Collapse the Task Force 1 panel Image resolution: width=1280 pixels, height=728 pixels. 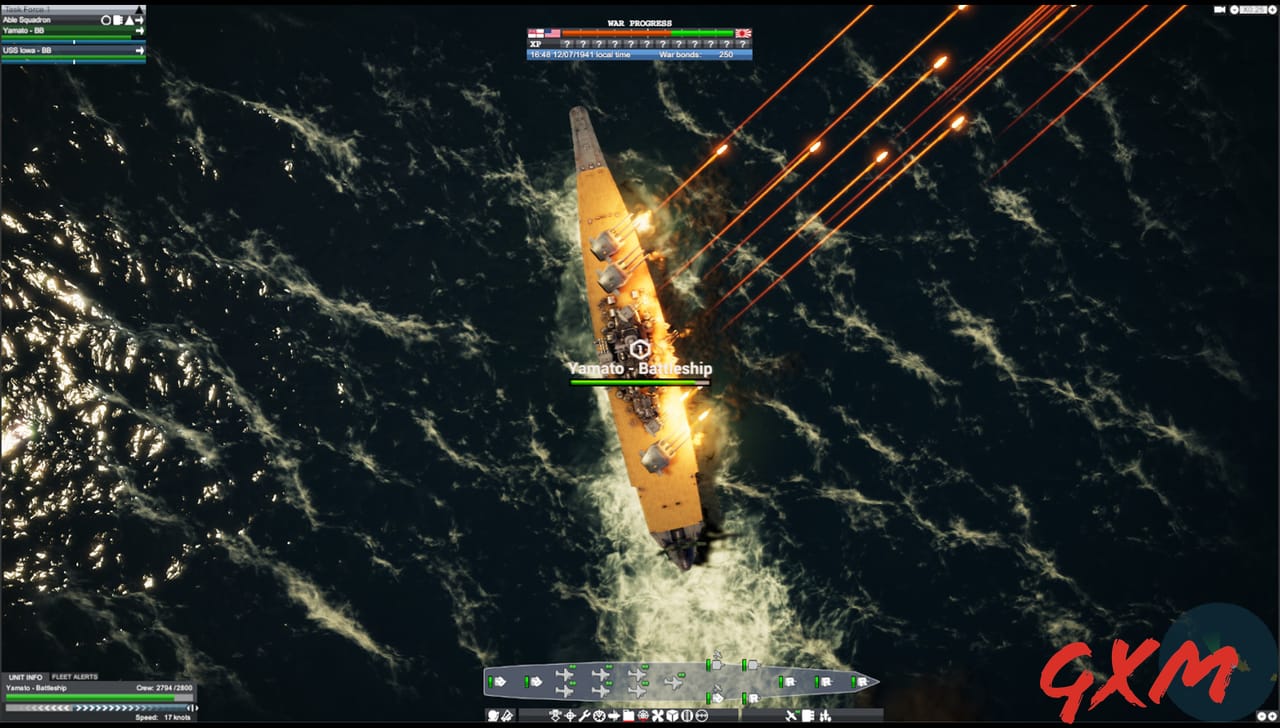[x=138, y=10]
